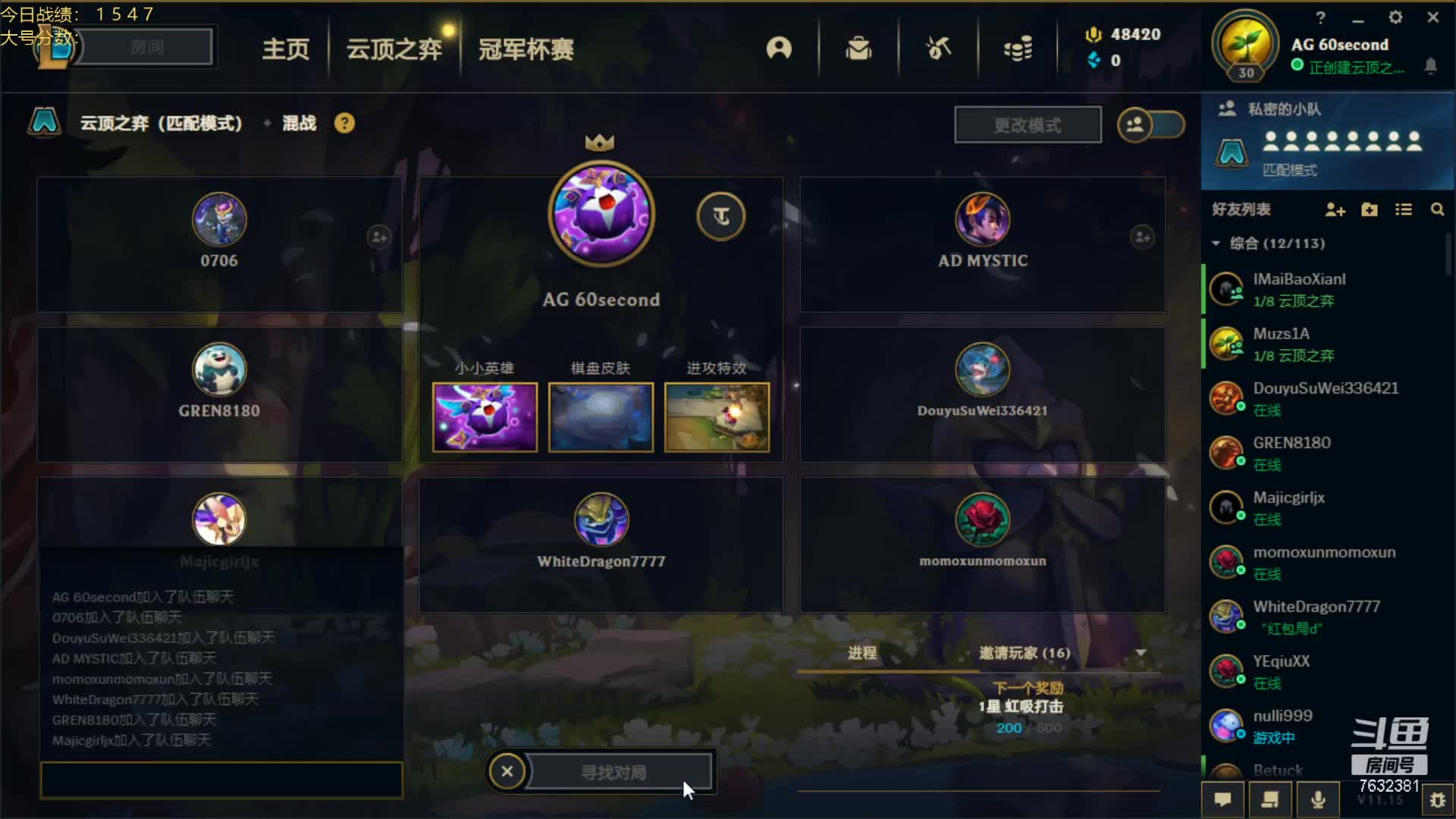
Task: Select the 进攻特效 attack effect thumbnail
Action: tap(717, 417)
